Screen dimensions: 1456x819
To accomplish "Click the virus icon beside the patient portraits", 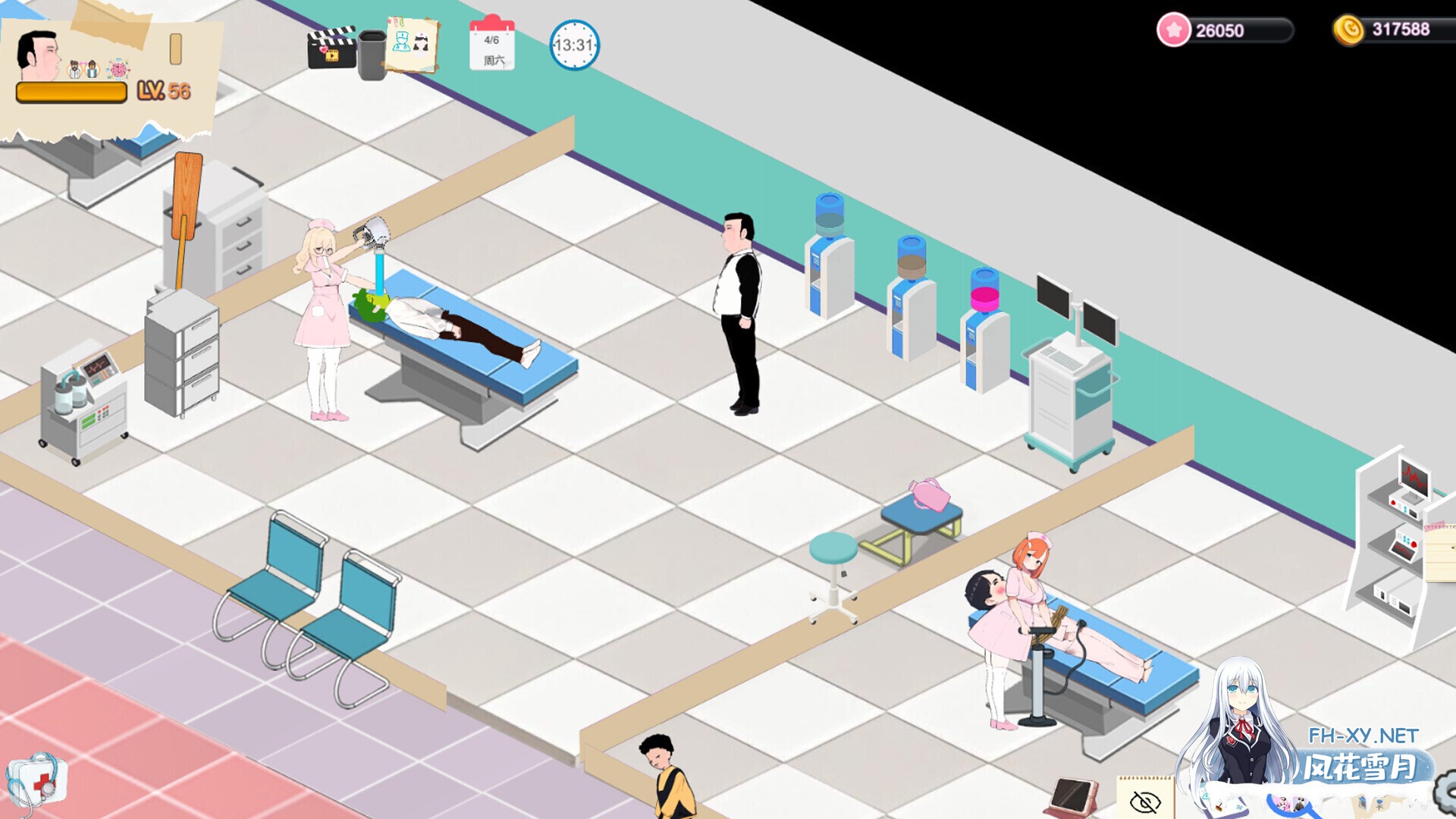I will click(118, 69).
